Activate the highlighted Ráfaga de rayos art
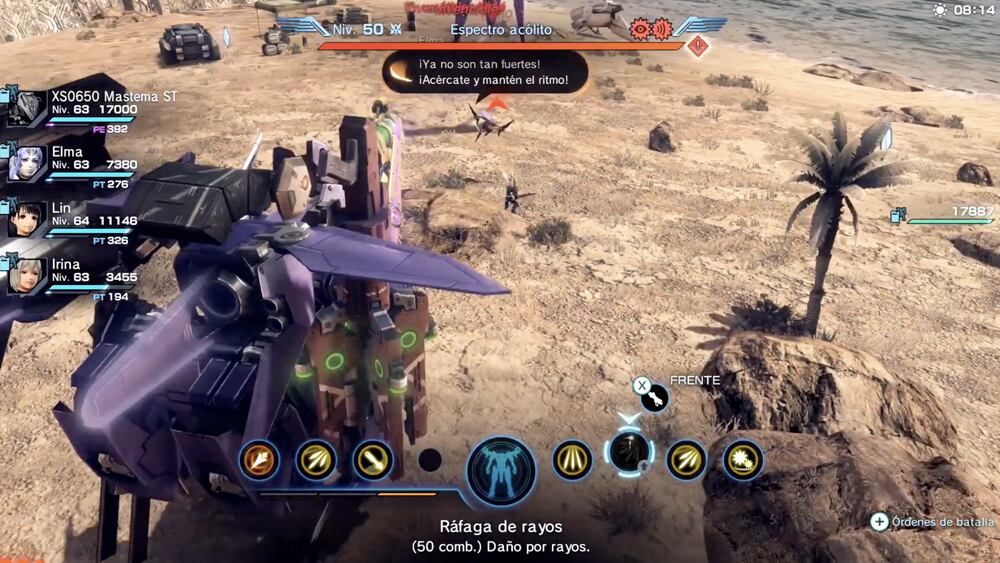 pyautogui.click(x=630, y=455)
